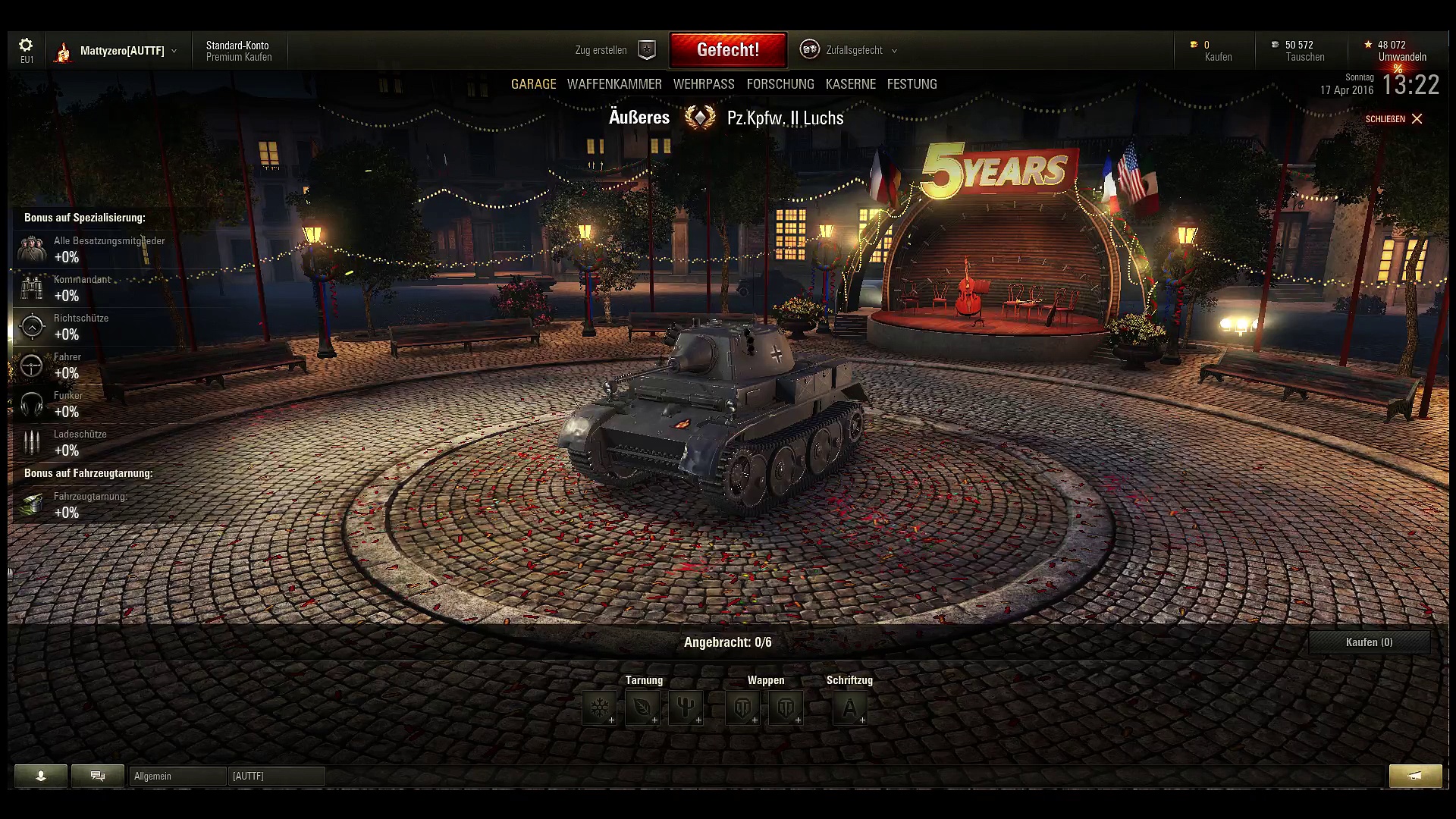1456x819 pixels.
Task: Open the Mattyzero[AUTTF] player dropdown
Action: click(x=121, y=51)
